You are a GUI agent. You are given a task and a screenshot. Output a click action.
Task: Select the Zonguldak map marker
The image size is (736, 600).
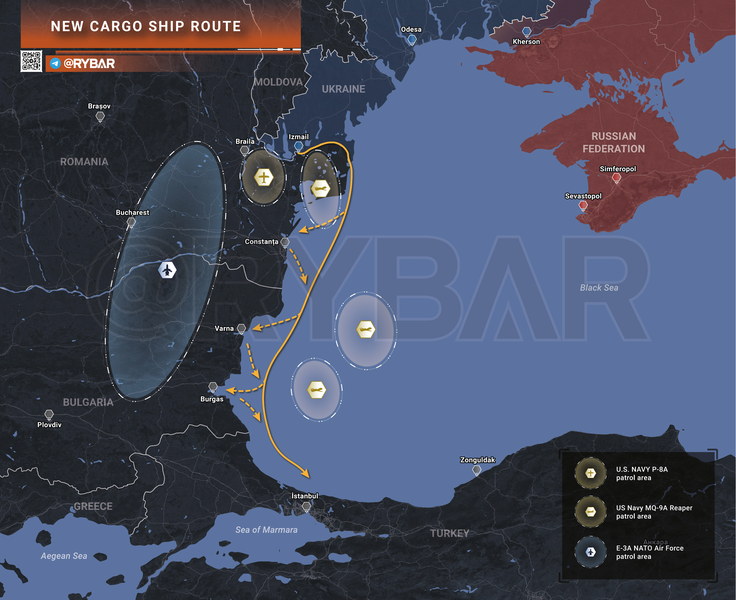(477, 469)
